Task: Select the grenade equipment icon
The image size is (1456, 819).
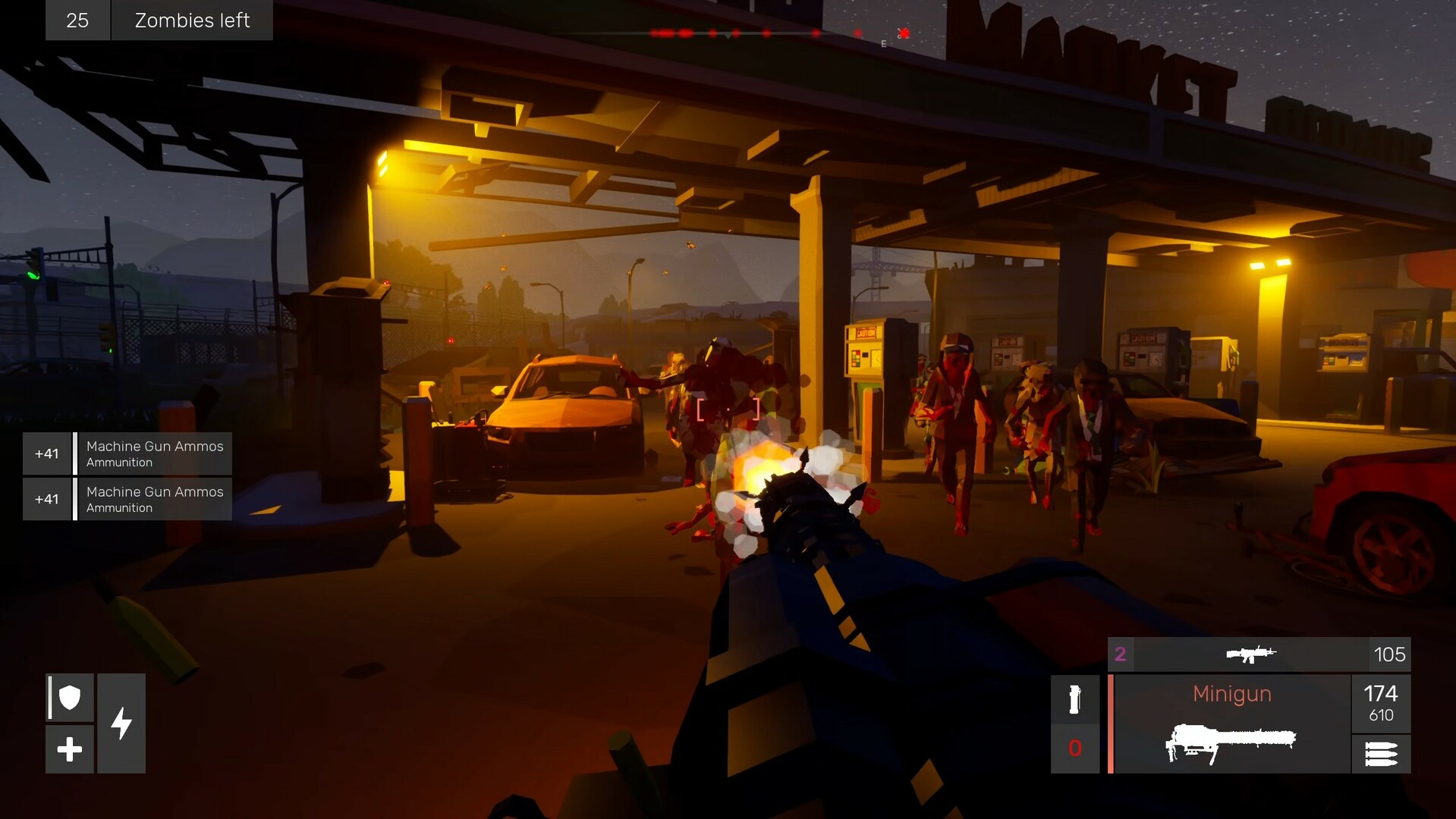Action: [x=1074, y=698]
